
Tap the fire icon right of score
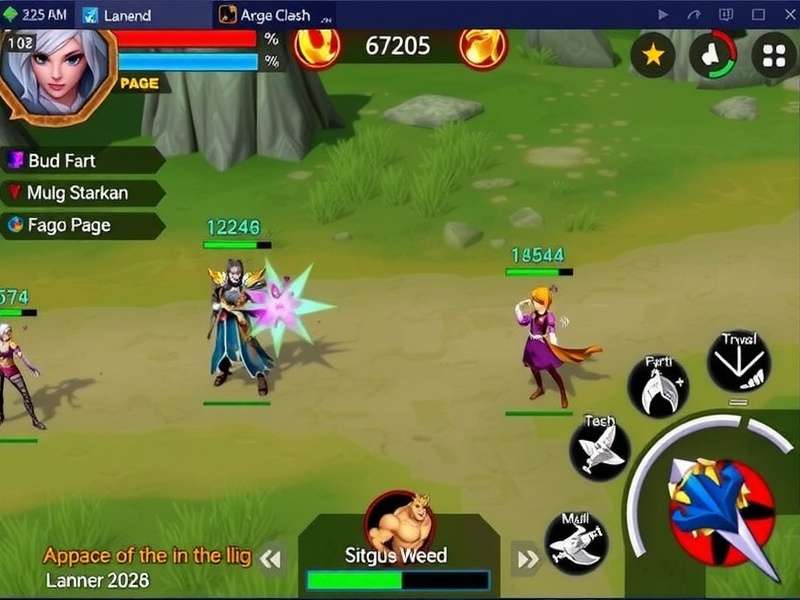pyautogui.click(x=483, y=46)
